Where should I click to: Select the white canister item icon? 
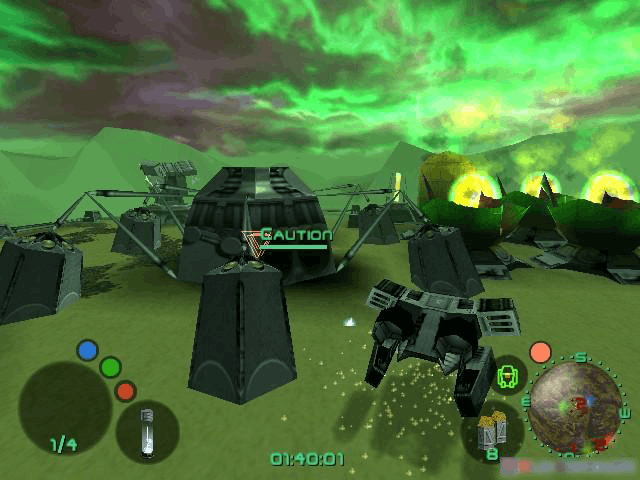147,431
